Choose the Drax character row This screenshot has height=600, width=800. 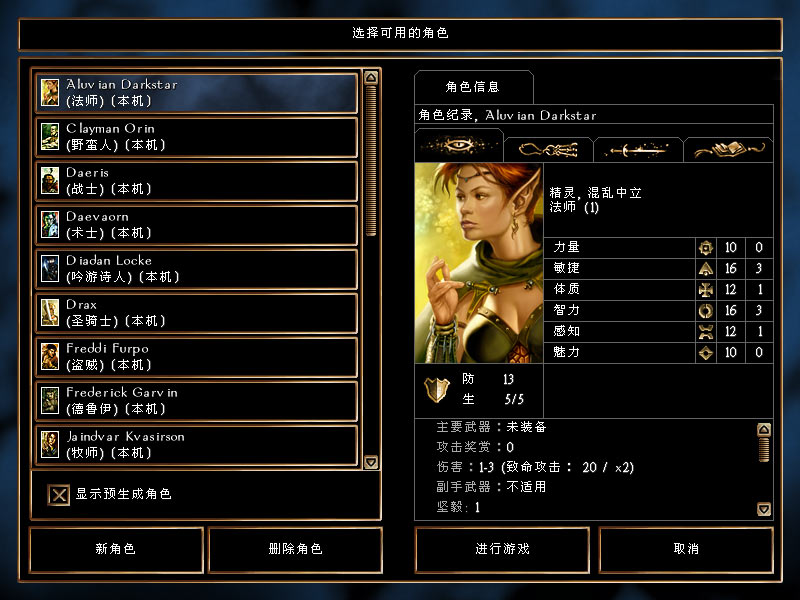pyautogui.click(x=197, y=313)
